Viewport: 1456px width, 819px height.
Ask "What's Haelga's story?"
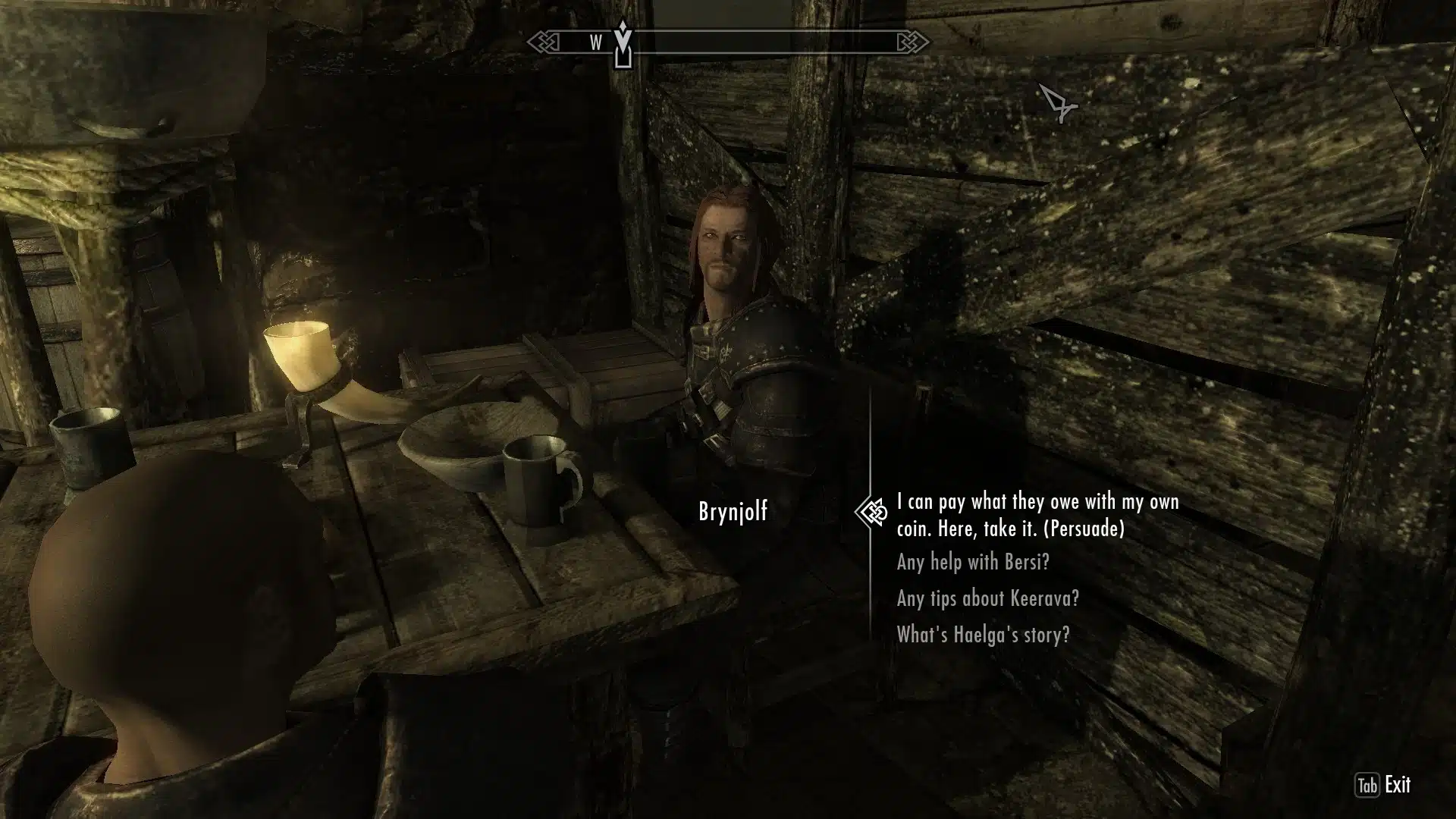(x=983, y=634)
